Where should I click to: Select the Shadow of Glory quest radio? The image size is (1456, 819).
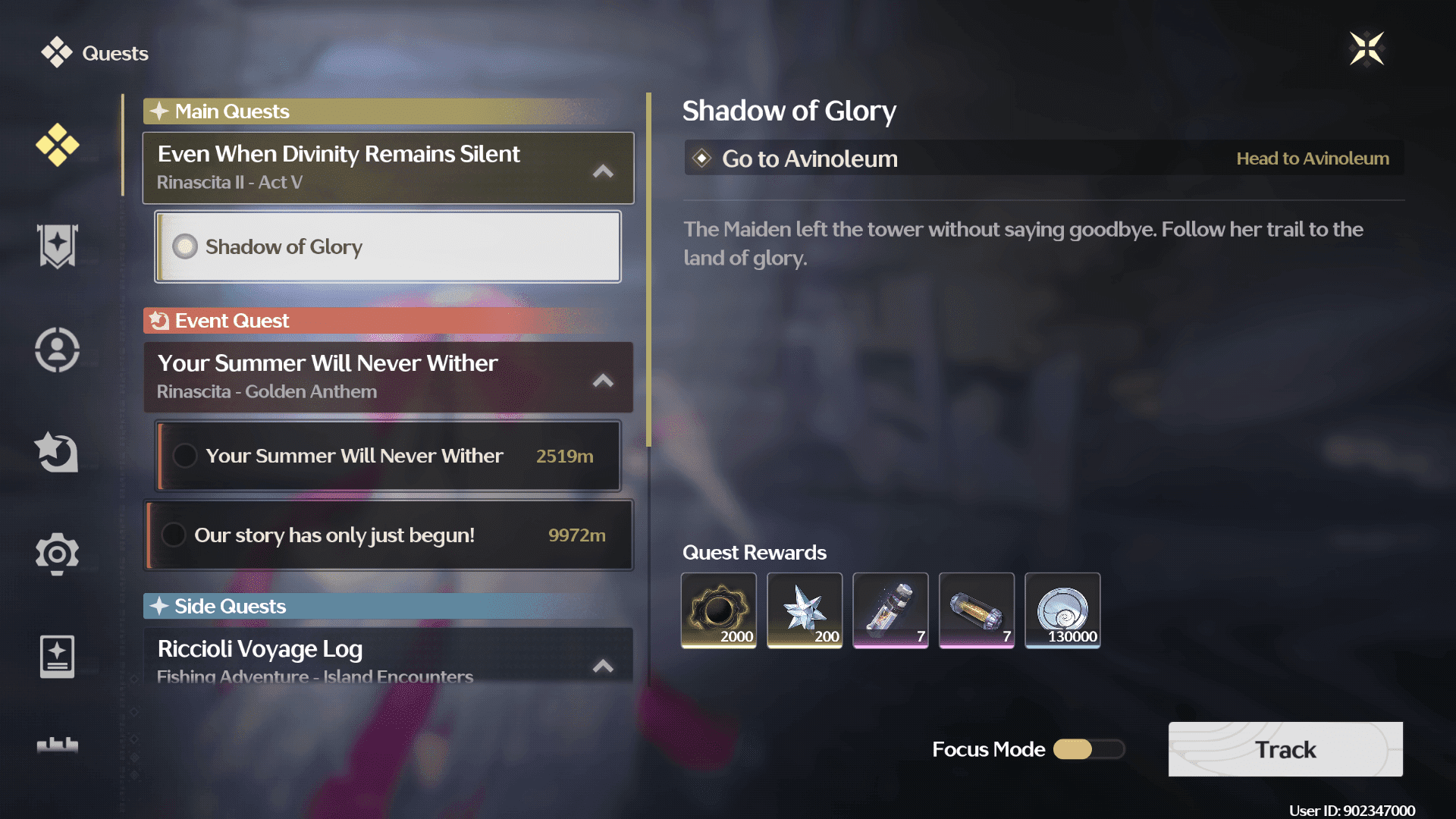(184, 246)
